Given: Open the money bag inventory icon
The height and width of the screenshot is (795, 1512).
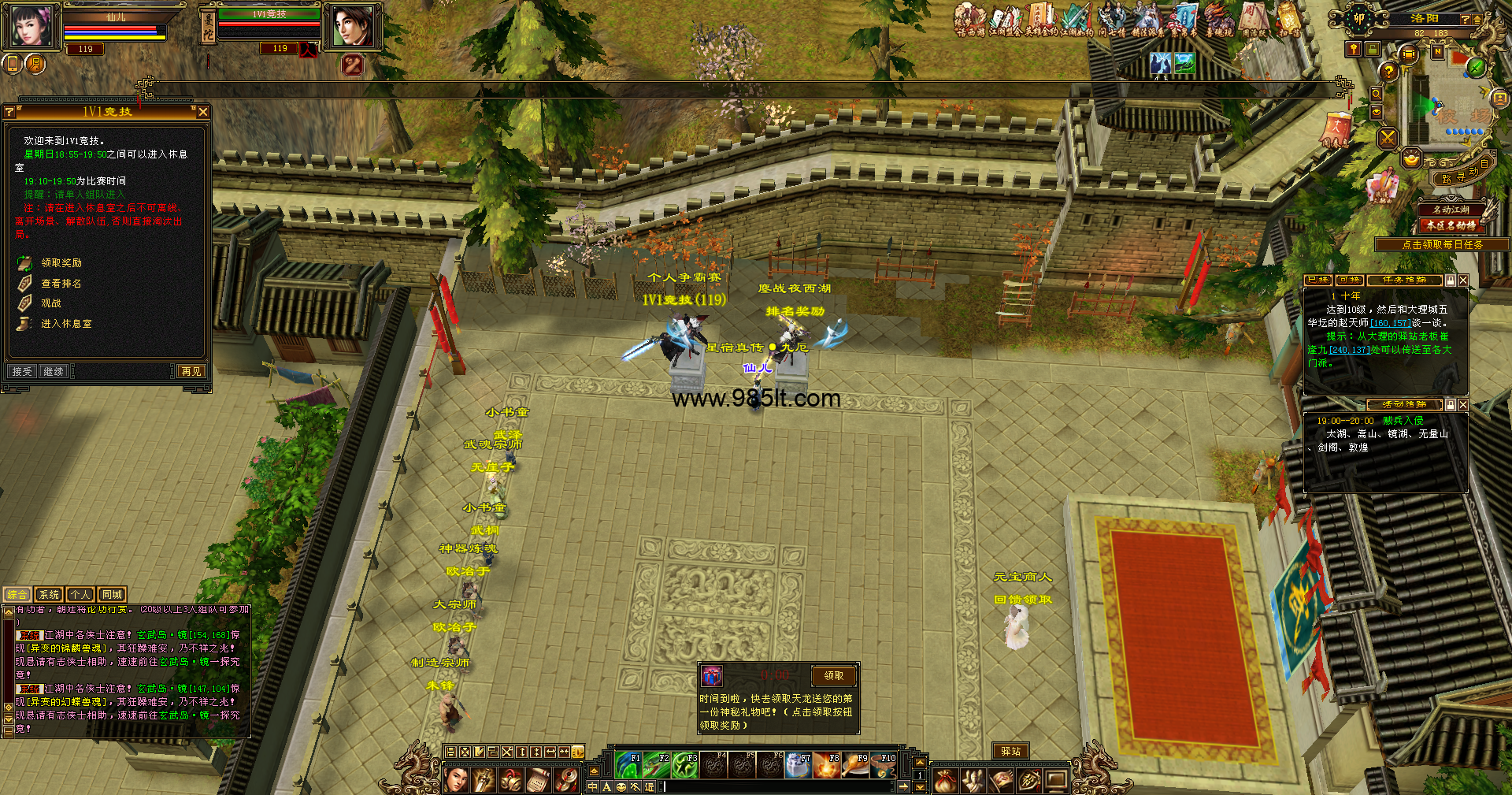Looking at the screenshot, I should tap(945, 780).
